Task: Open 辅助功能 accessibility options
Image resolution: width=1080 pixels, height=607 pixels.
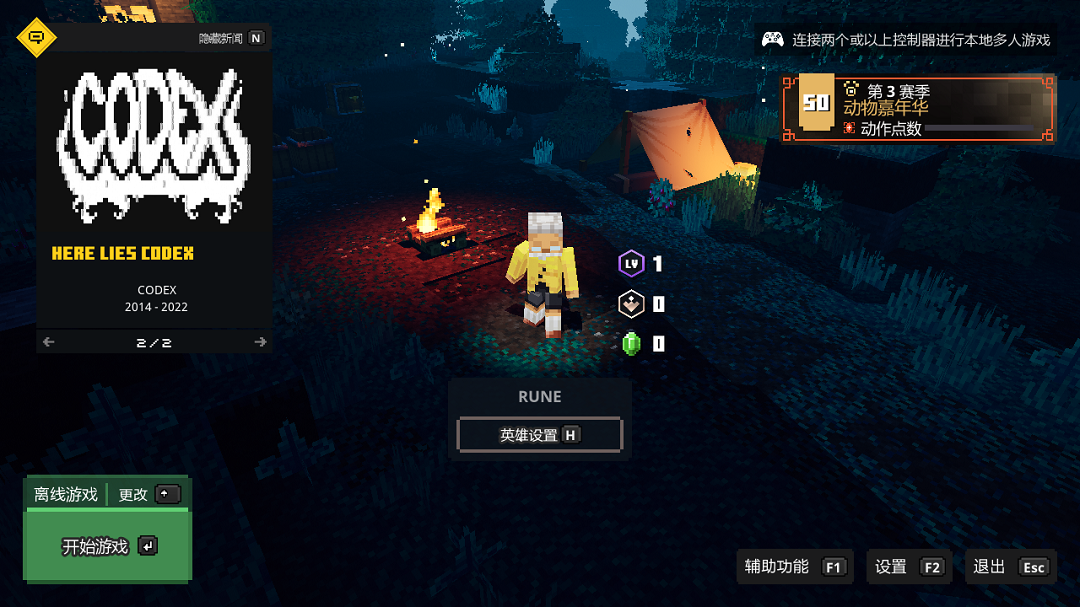Action: click(x=794, y=567)
